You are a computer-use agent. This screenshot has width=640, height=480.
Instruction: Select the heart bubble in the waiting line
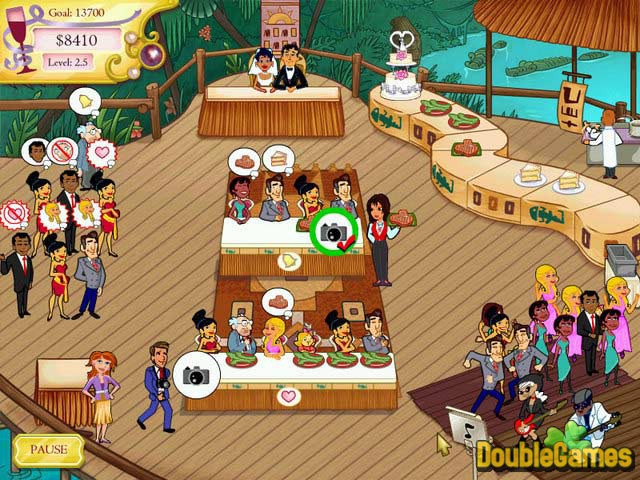tap(101, 153)
